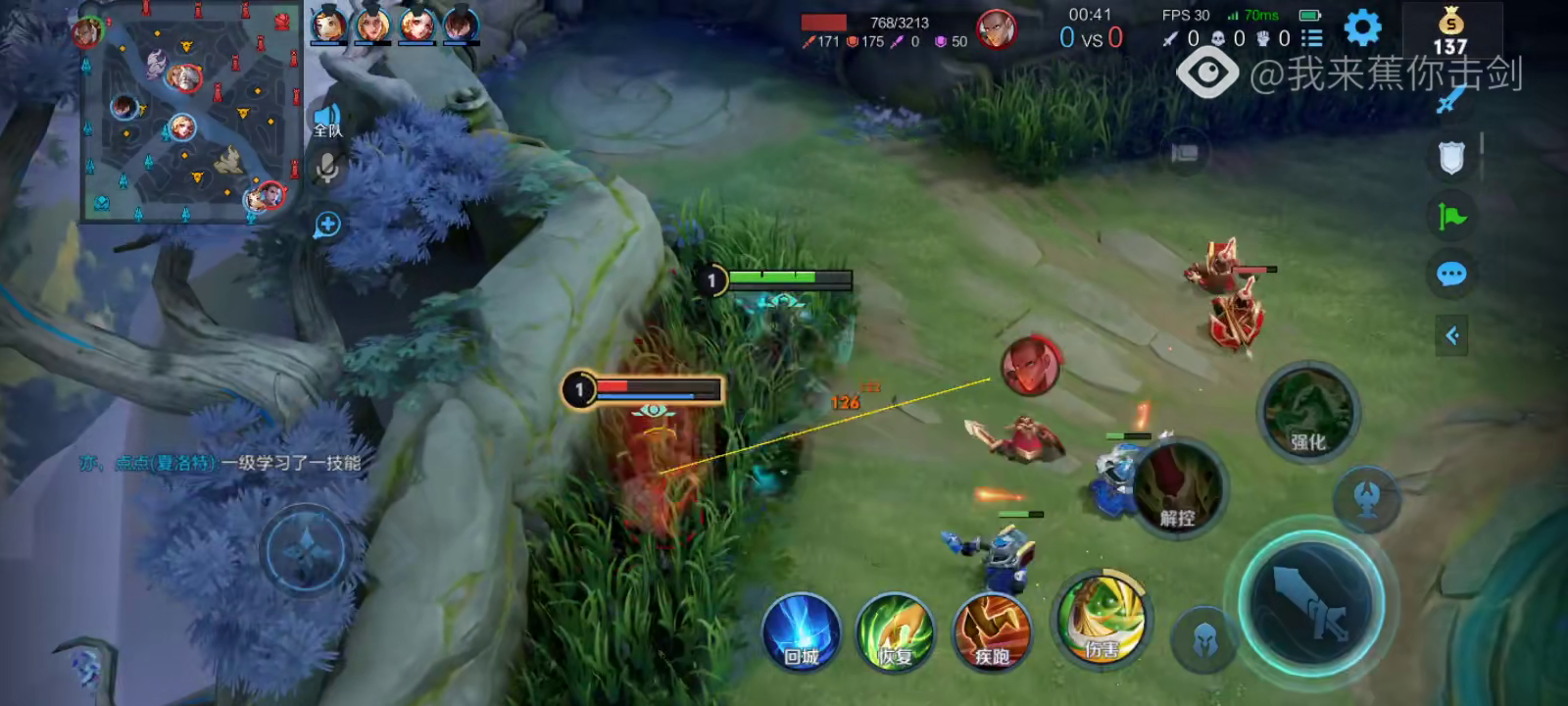Collapse the side panel arrow
Viewport: 1568px width, 706px height.
click(1451, 335)
